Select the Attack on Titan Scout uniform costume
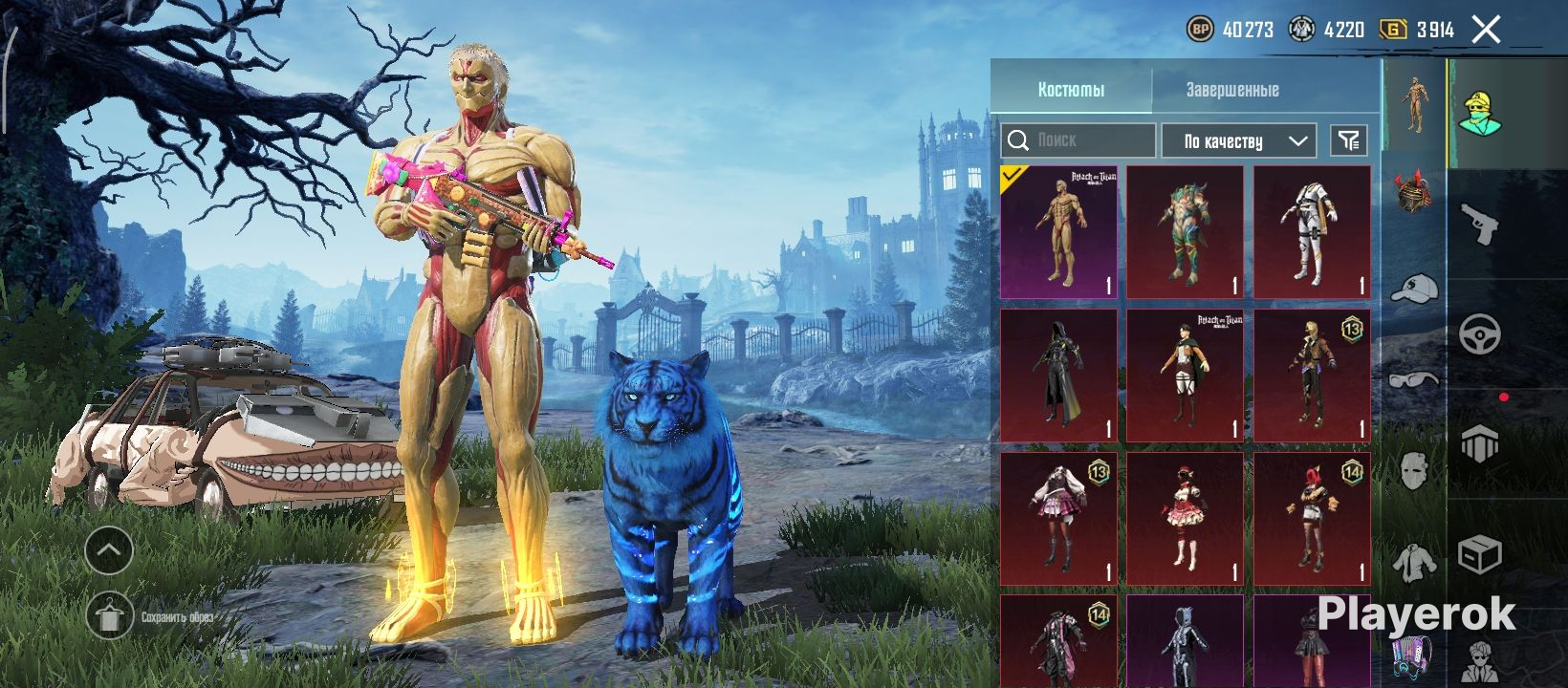1568x688 pixels. [1185, 376]
